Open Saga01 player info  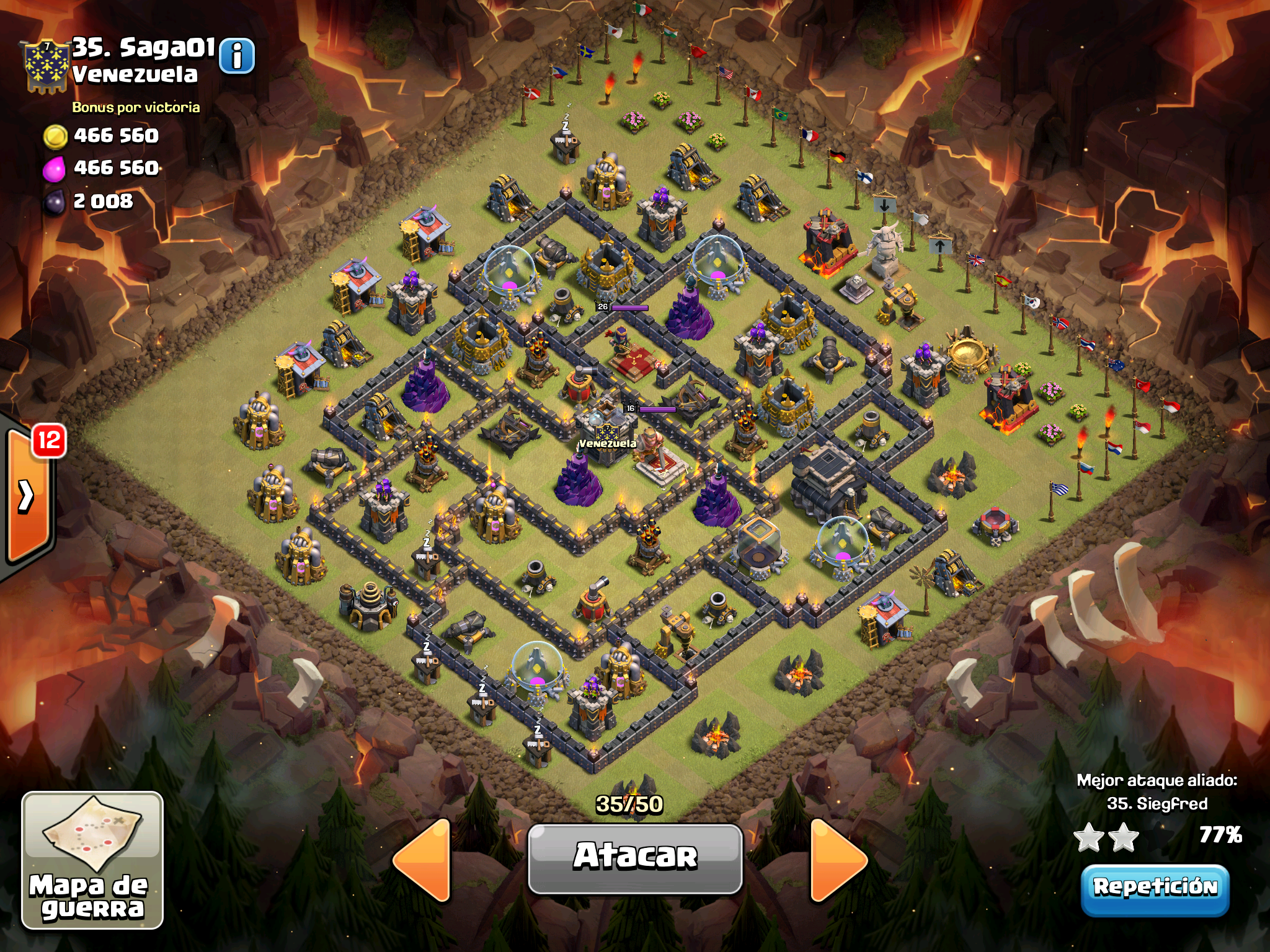point(237,56)
